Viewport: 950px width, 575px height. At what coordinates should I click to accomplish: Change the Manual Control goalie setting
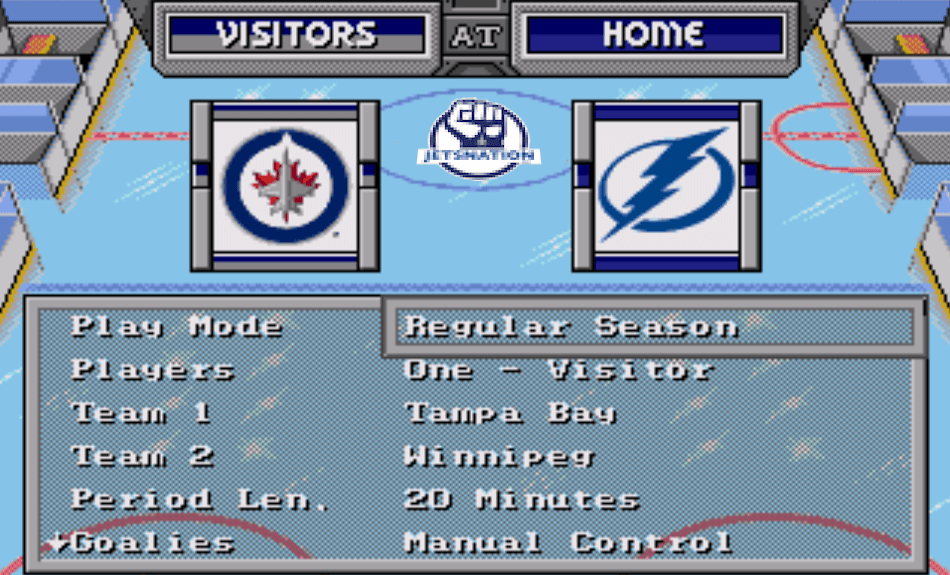(x=568, y=543)
